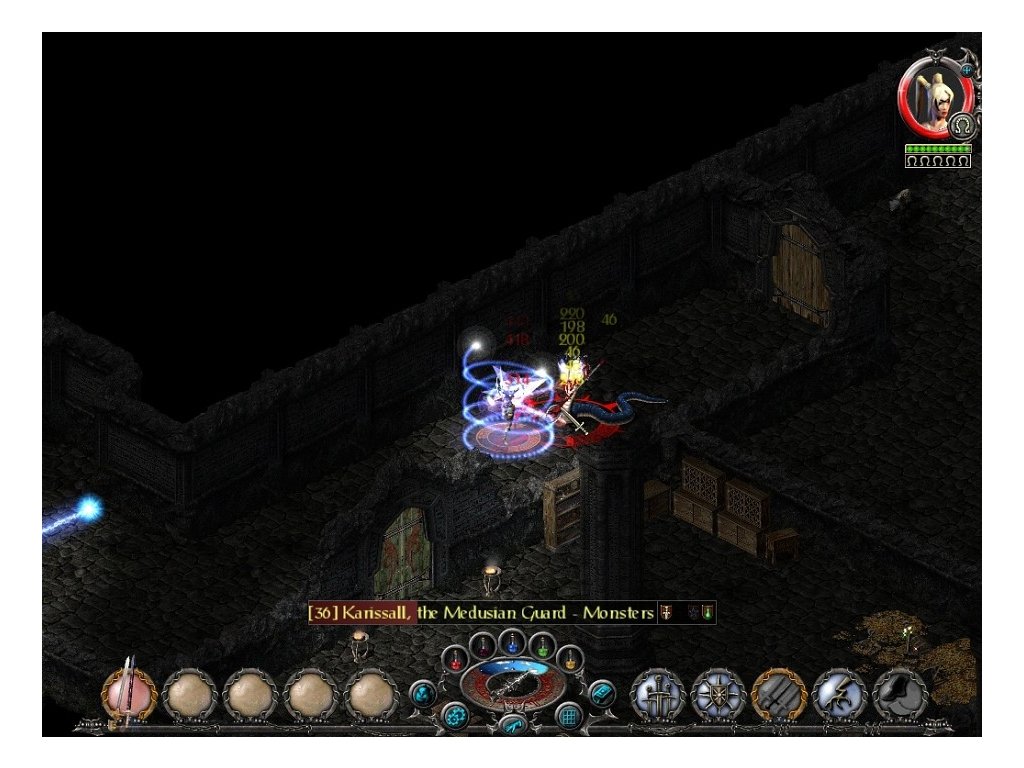This screenshot has height=768, width=1024.
Task: Open the options gear button
Action: (x=456, y=715)
